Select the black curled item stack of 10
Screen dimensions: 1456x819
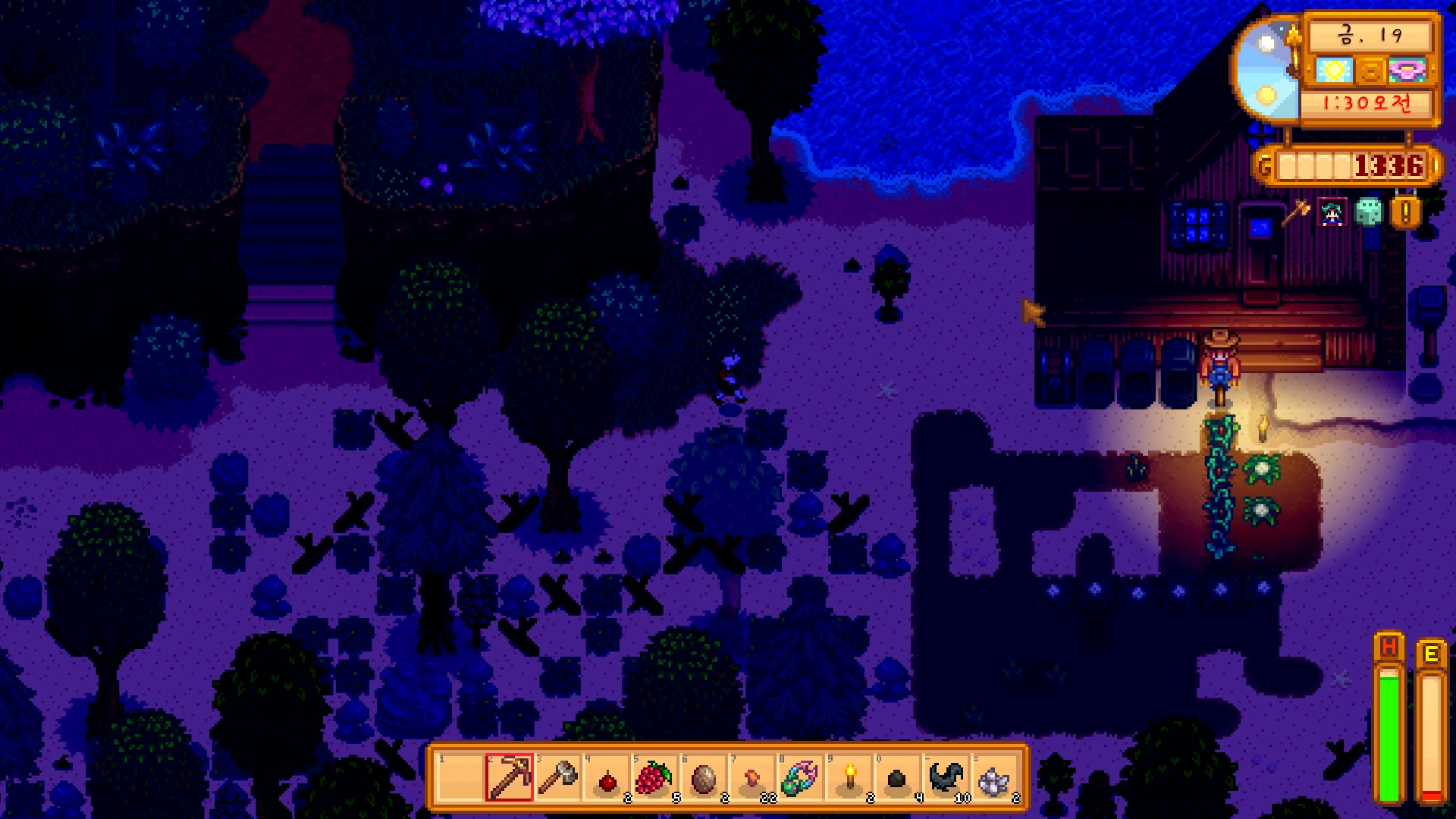946,777
